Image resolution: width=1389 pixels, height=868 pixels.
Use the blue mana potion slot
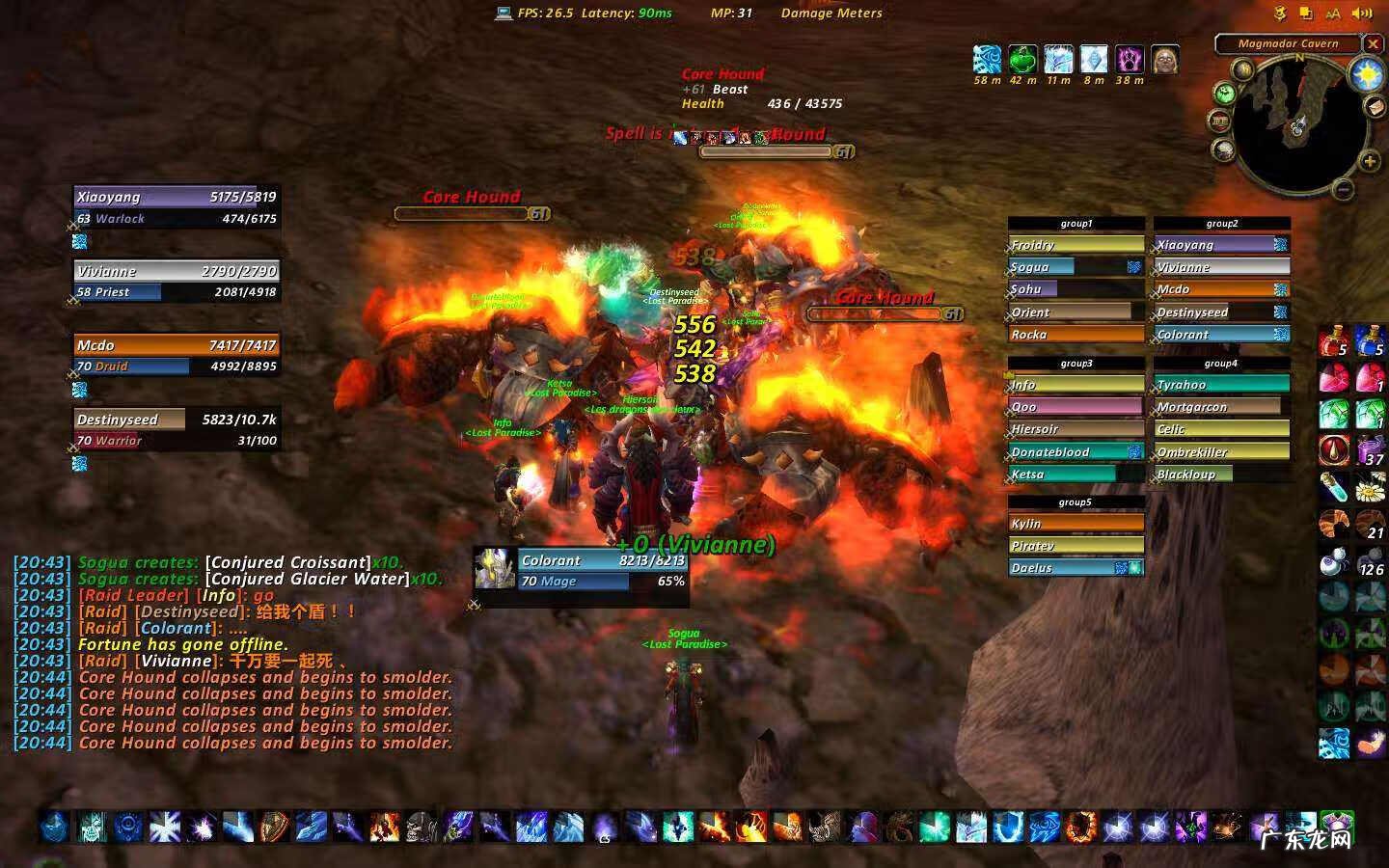pyautogui.click(x=1370, y=342)
